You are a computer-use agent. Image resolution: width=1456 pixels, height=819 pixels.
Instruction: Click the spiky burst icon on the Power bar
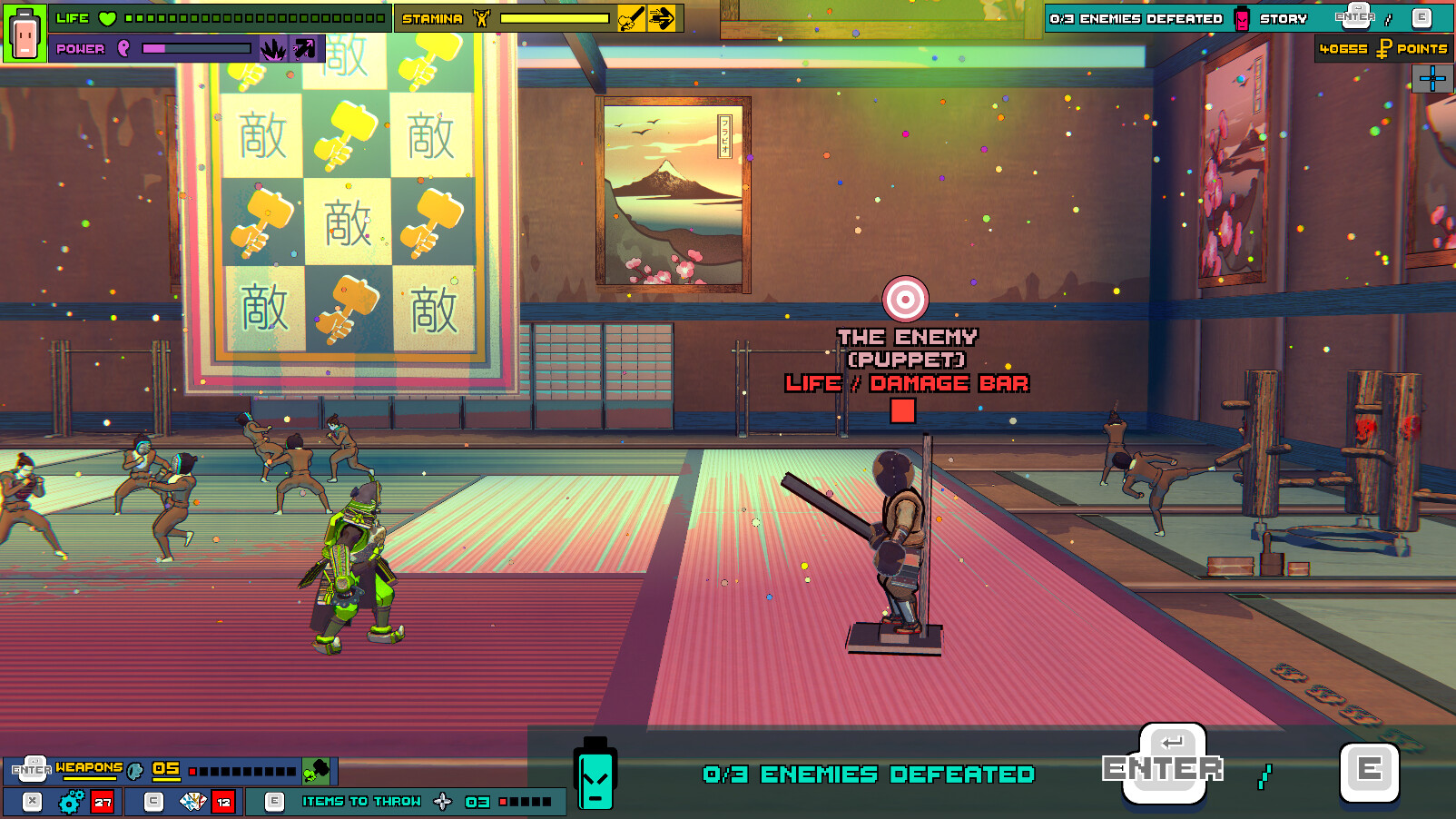point(273,48)
